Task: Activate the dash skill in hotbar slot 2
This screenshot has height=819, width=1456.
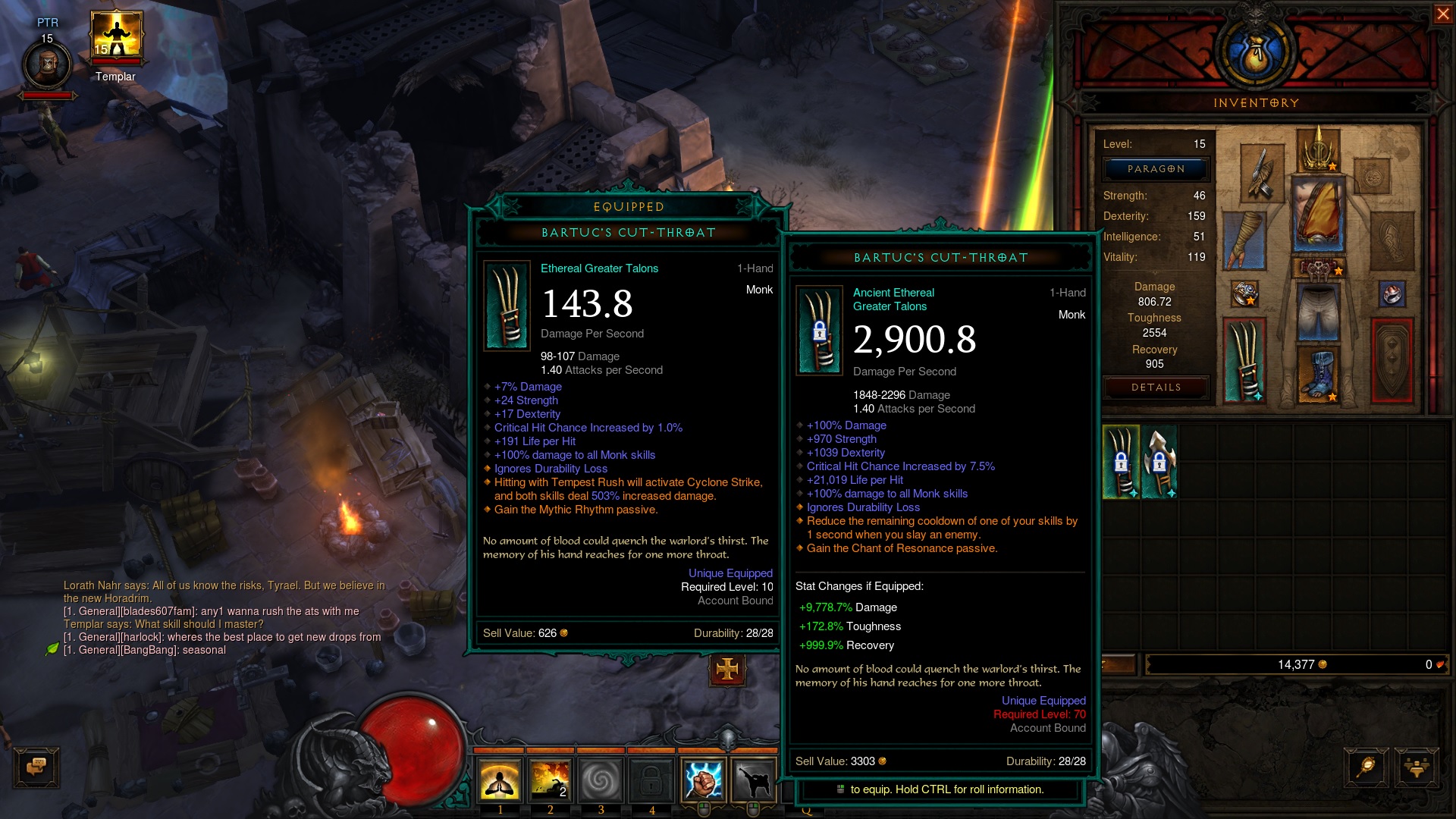Action: tap(551, 780)
